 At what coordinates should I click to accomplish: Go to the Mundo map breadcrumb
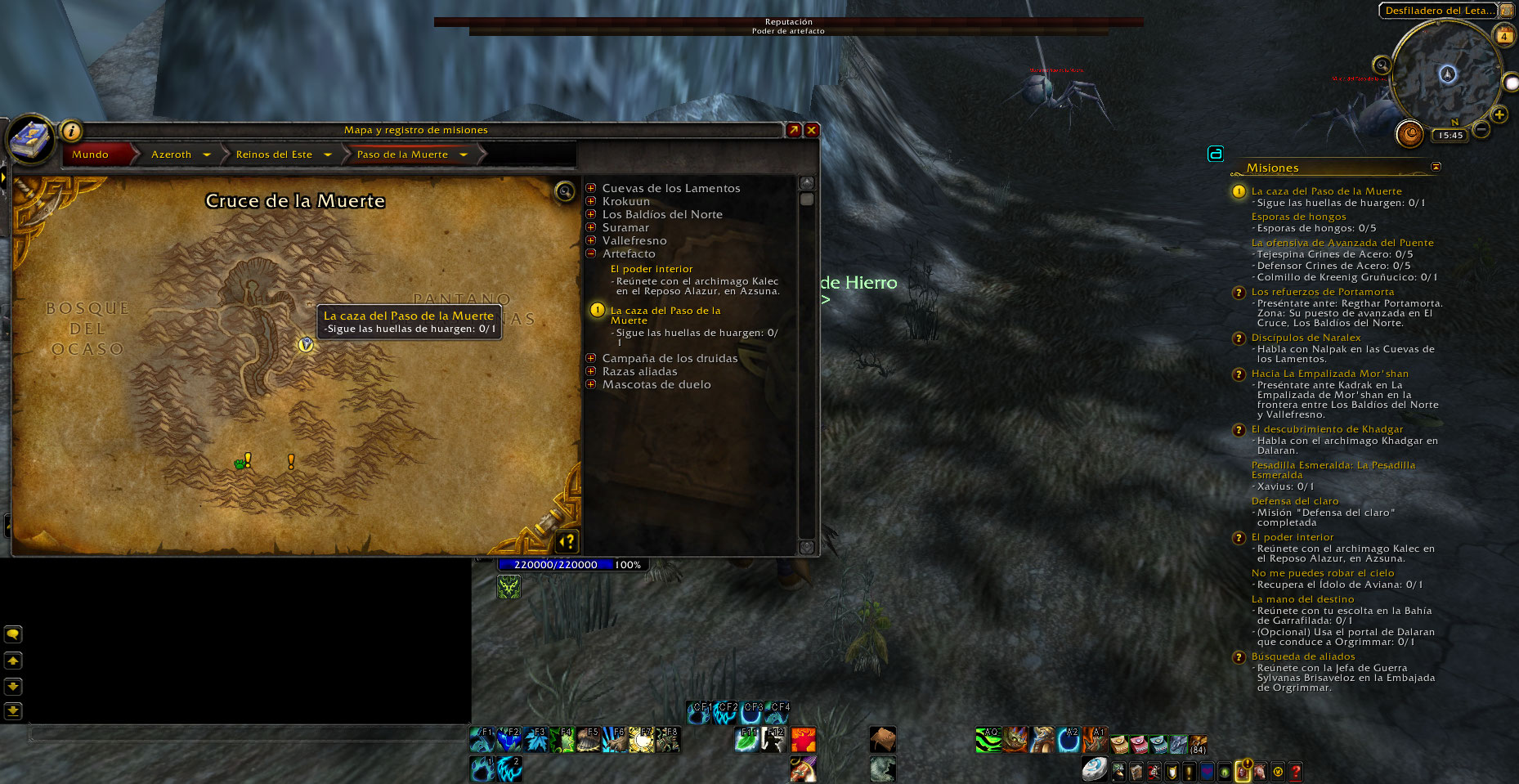(x=91, y=155)
